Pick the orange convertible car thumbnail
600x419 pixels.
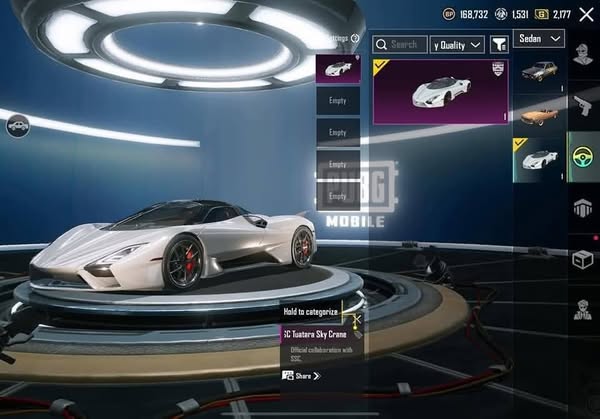coord(539,113)
